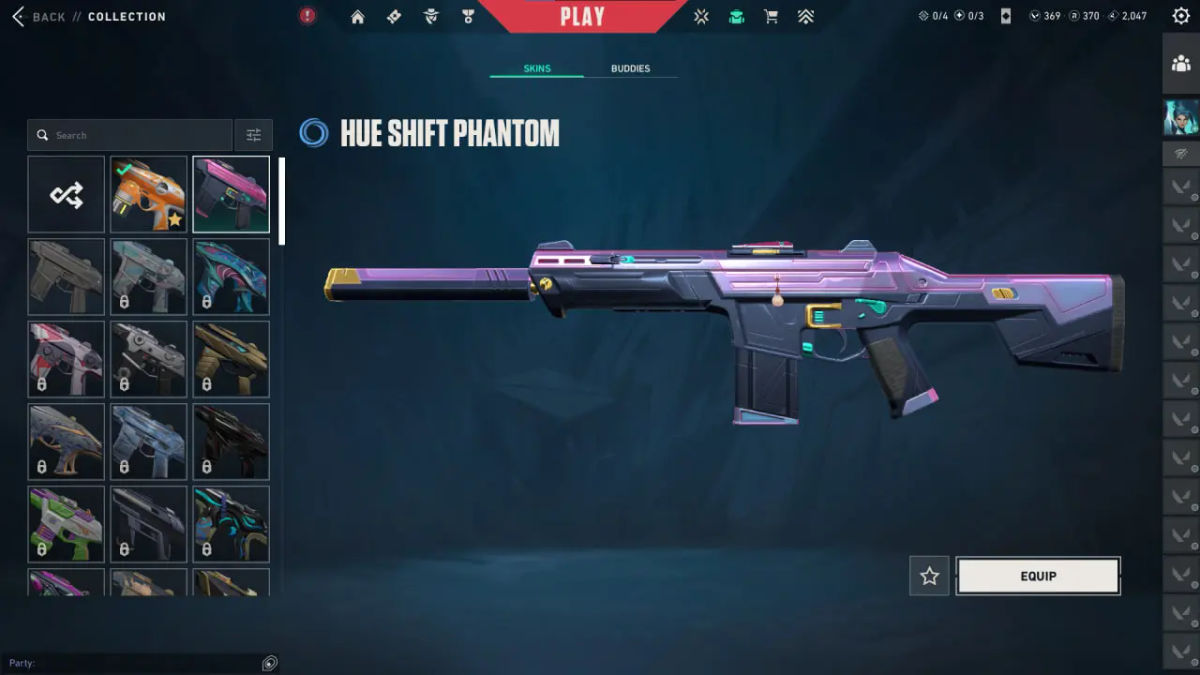Click the red alert notification icon
1200x675 pixels.
tap(308, 16)
